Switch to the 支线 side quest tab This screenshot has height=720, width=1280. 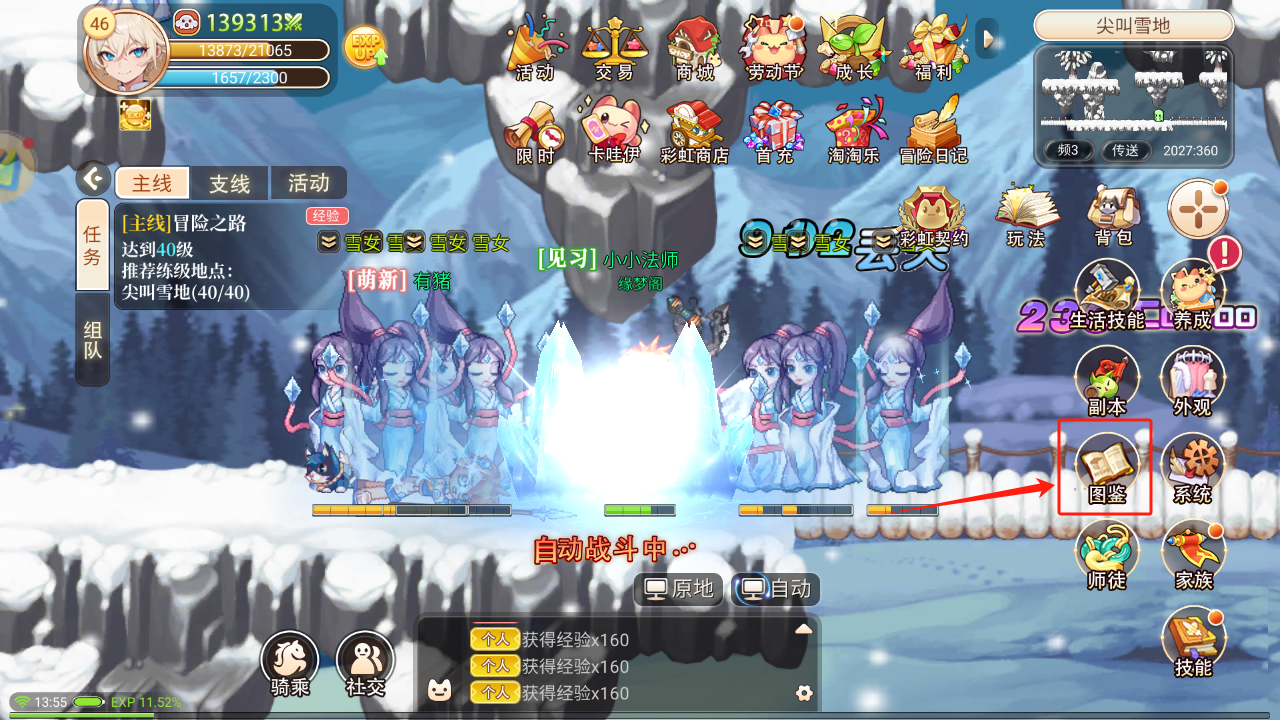click(x=229, y=184)
